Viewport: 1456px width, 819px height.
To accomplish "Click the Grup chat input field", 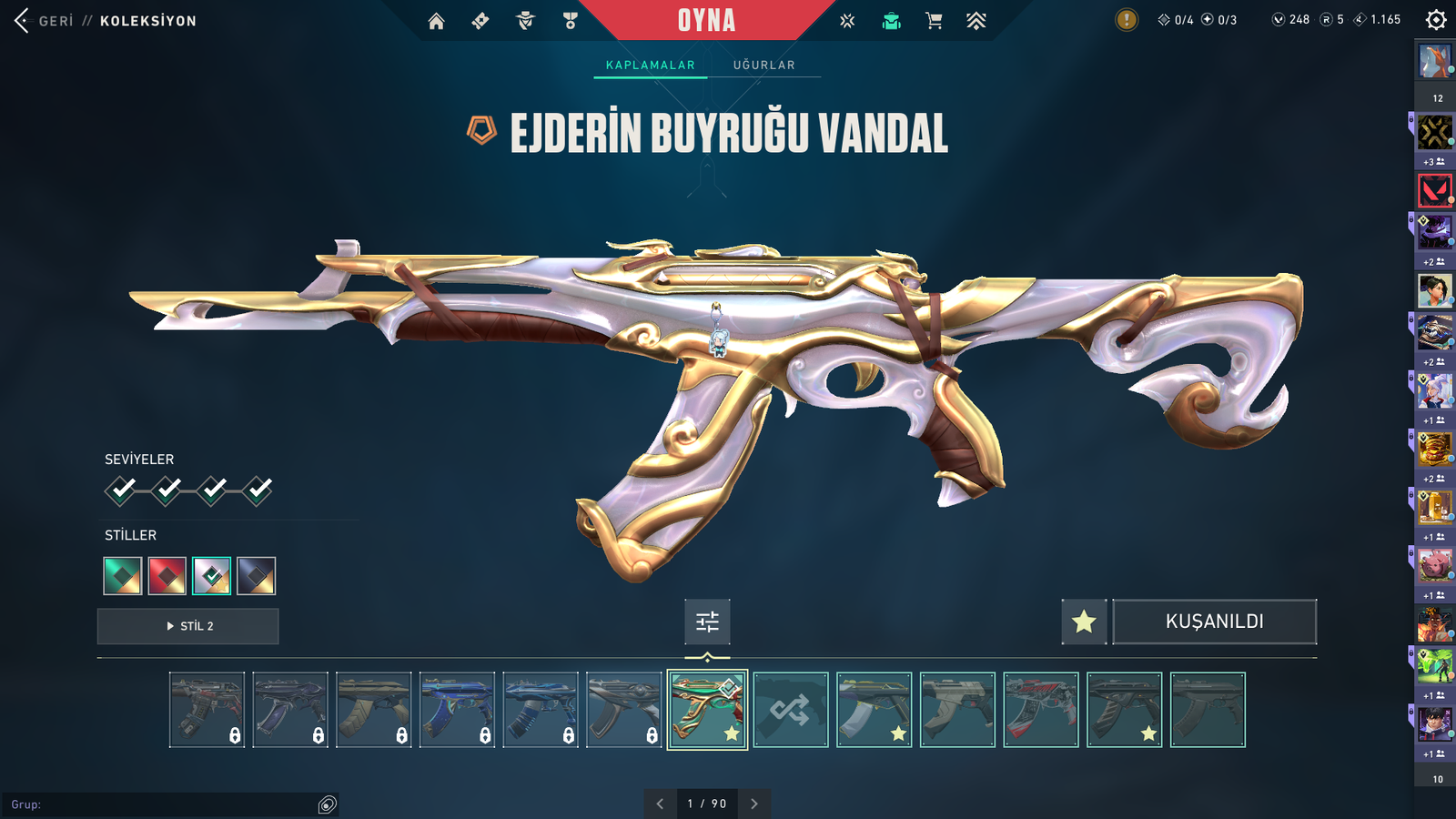I will pos(164,804).
